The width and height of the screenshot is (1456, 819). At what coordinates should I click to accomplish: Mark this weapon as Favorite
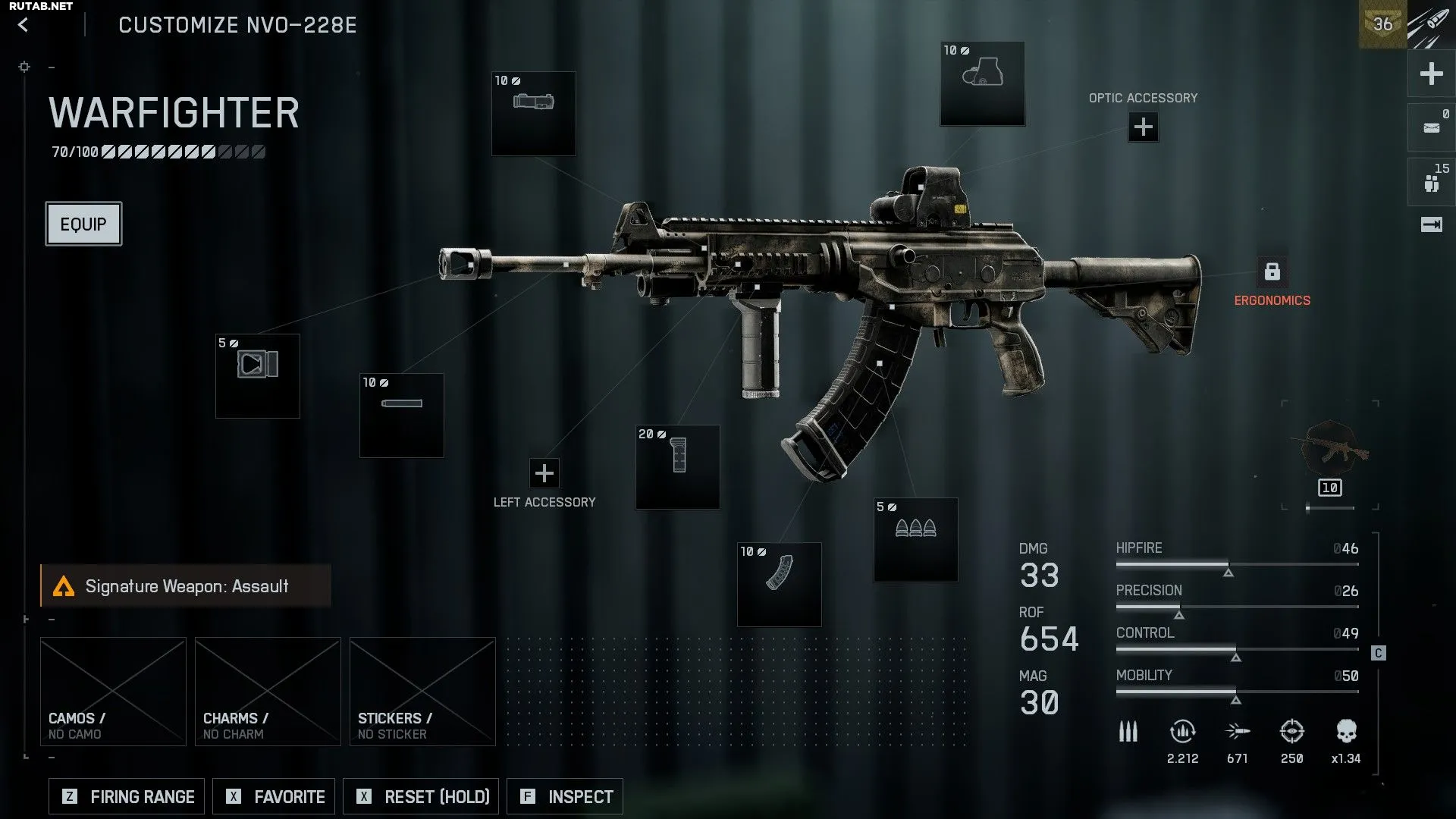click(274, 796)
